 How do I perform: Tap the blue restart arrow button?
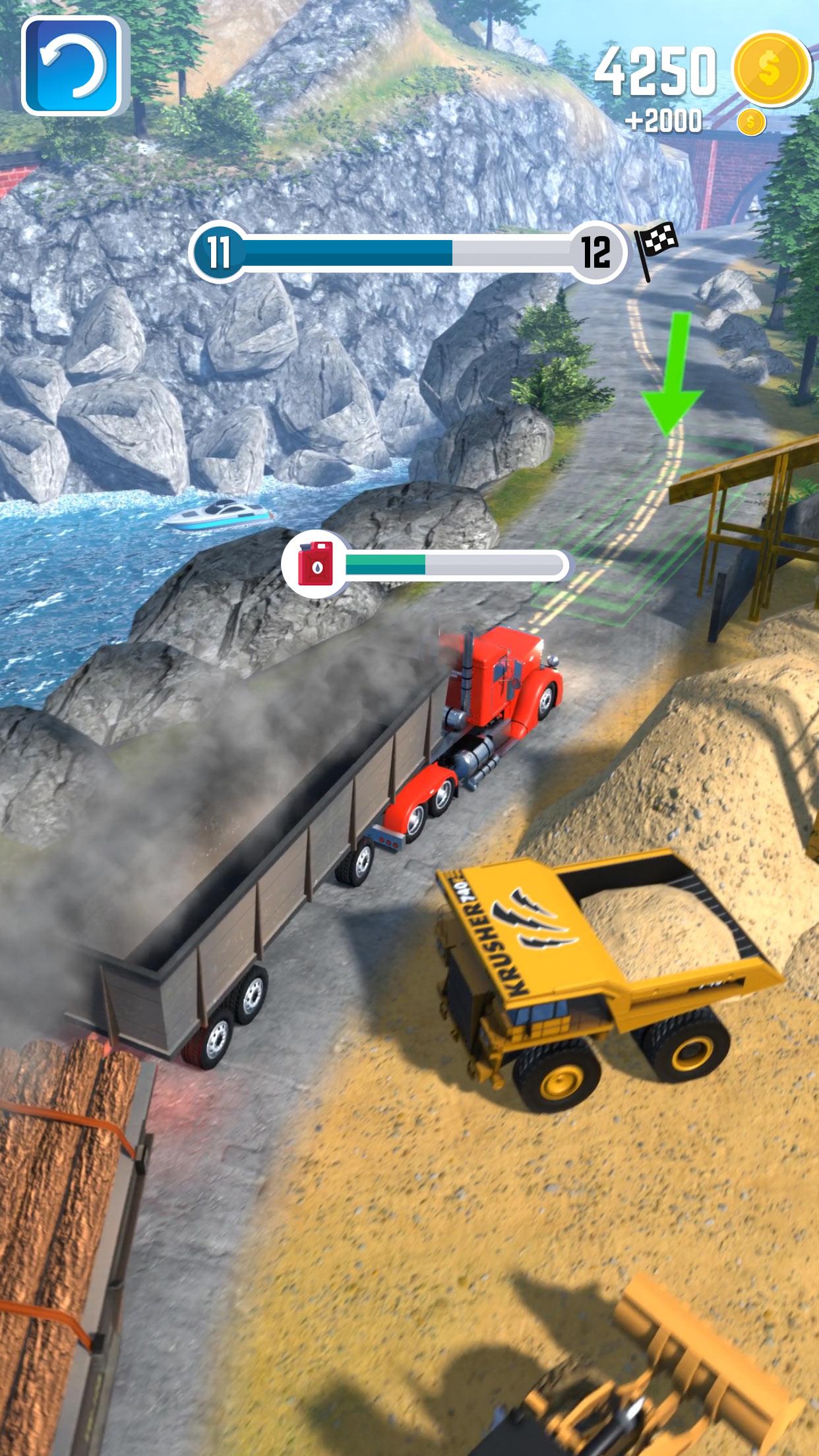(71, 65)
